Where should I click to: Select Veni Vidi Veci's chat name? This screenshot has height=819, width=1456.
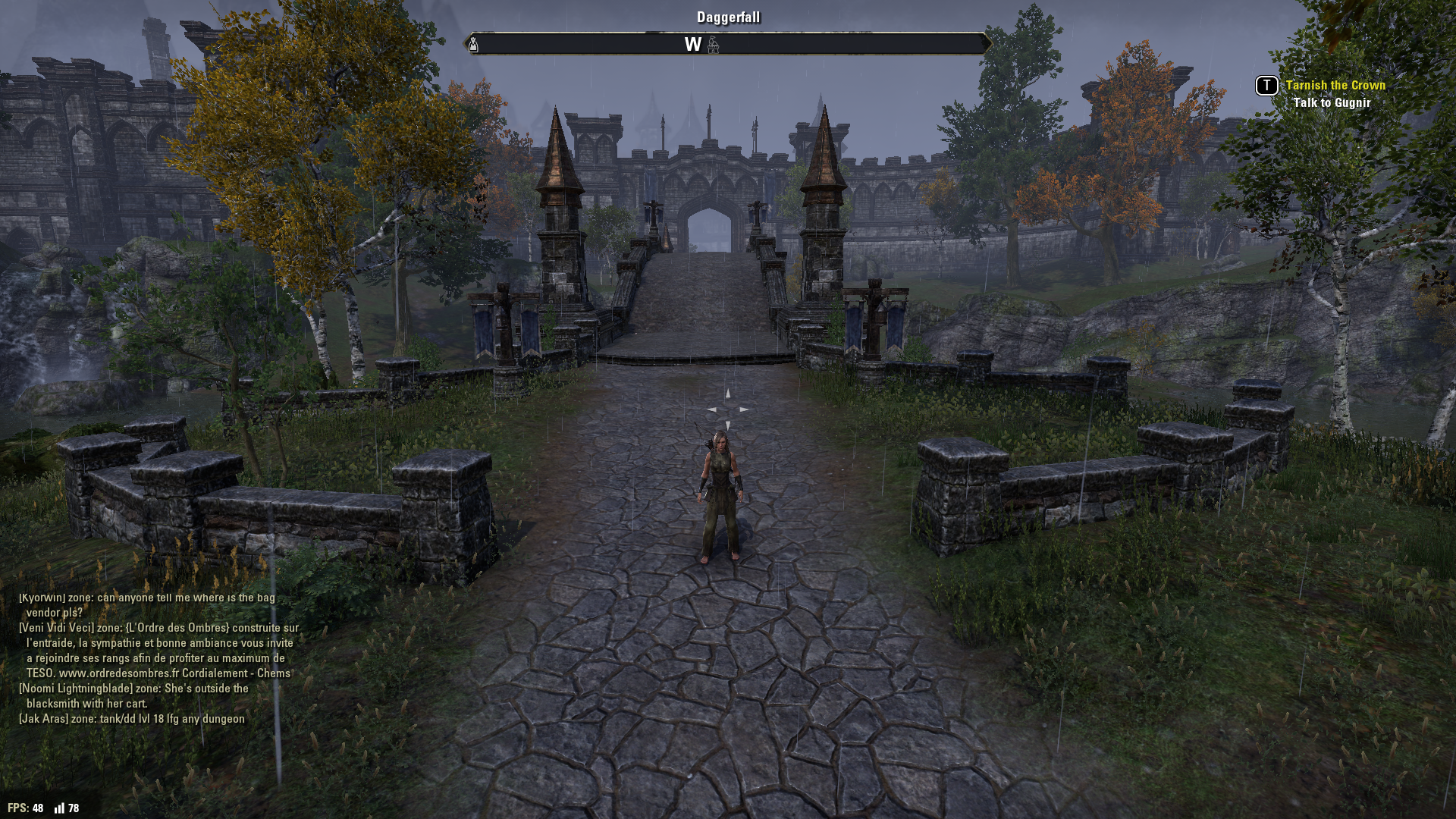(x=56, y=628)
